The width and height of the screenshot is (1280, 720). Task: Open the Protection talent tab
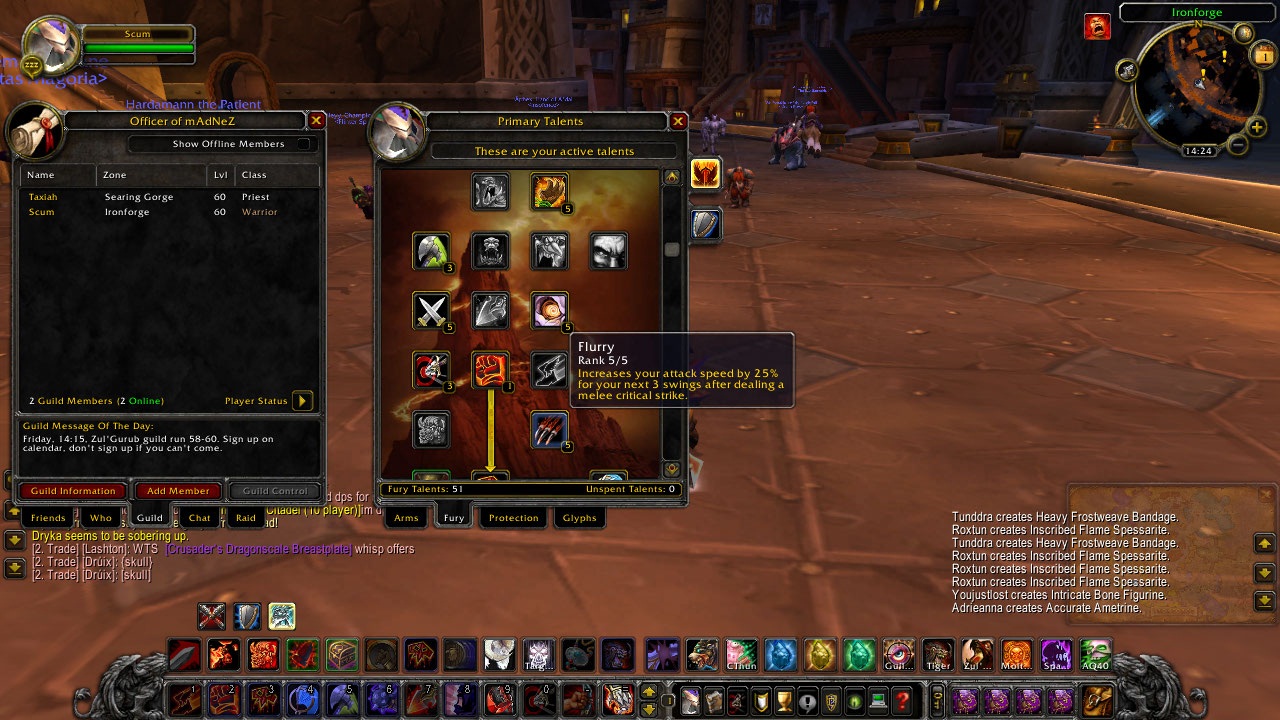(x=514, y=518)
